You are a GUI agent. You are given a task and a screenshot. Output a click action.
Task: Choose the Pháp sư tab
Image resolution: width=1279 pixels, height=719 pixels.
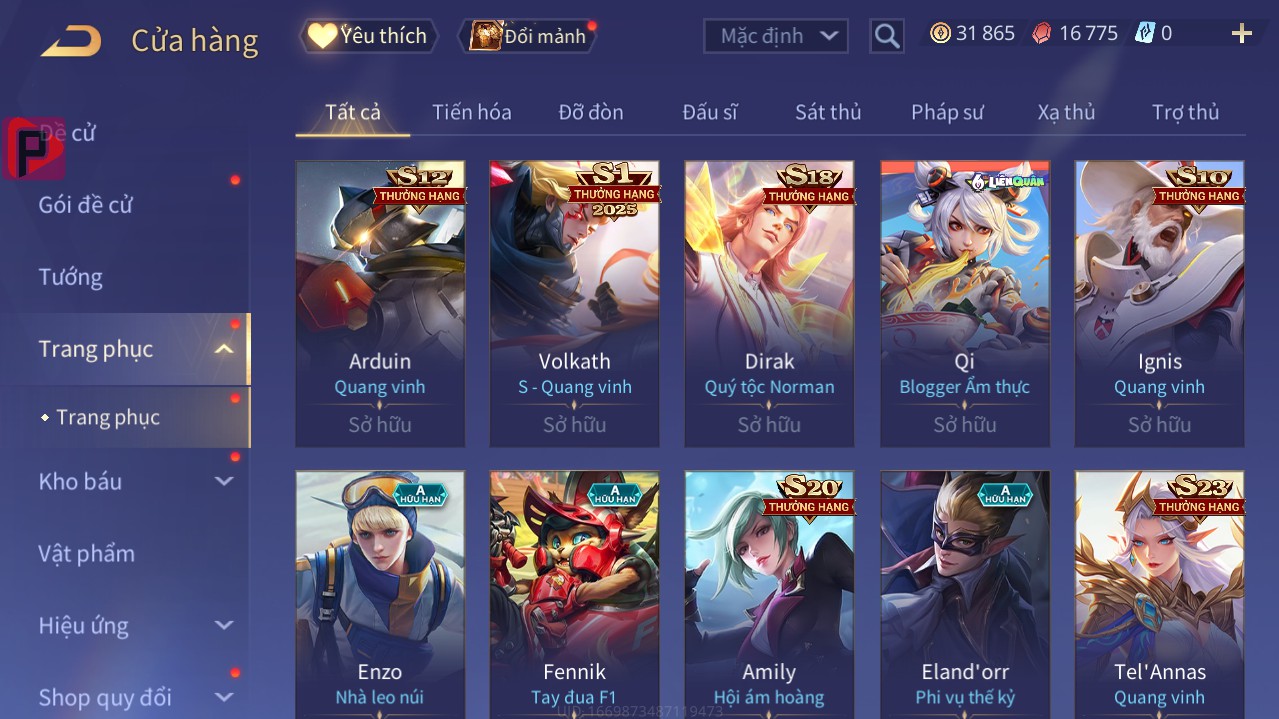click(x=946, y=112)
